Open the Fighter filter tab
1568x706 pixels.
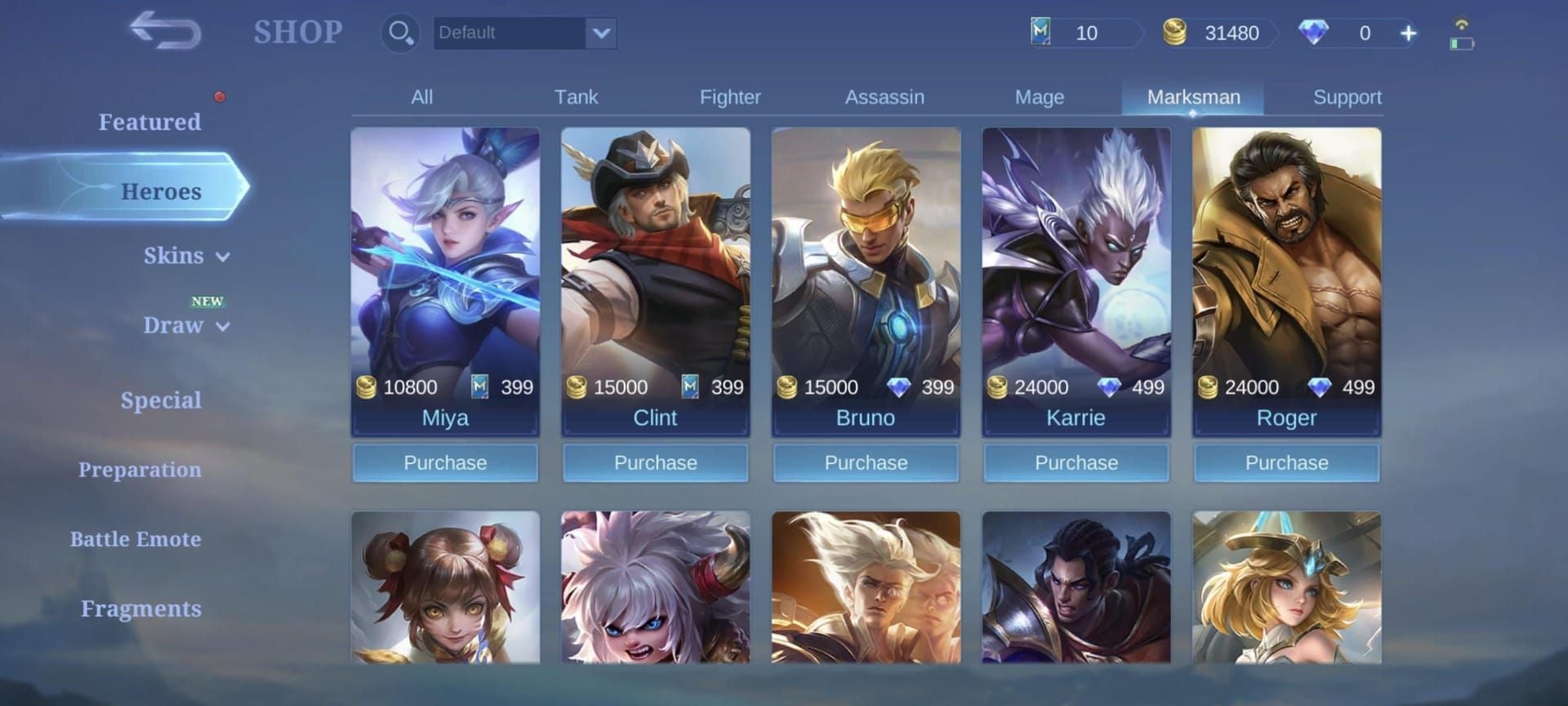coord(729,96)
